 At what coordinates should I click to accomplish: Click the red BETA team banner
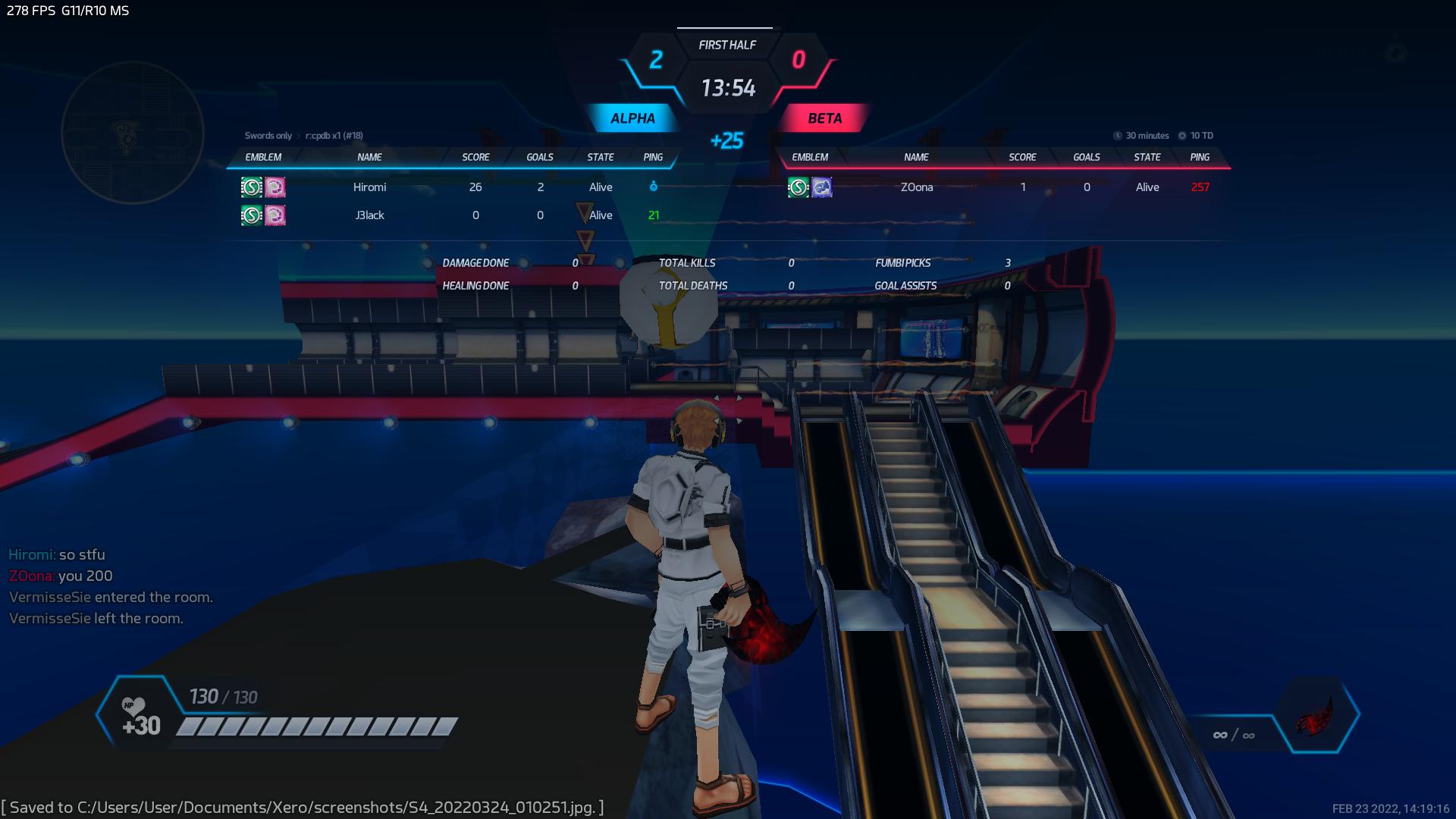(x=824, y=118)
